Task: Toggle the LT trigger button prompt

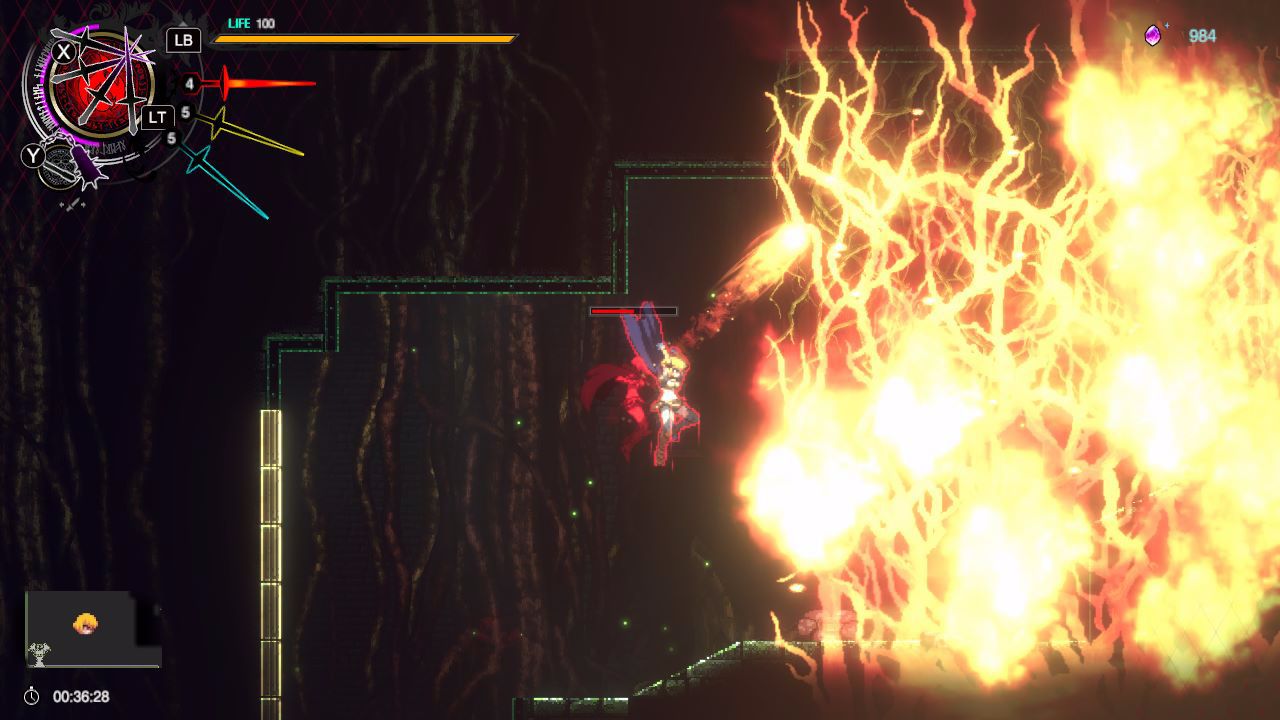Action: [x=156, y=117]
